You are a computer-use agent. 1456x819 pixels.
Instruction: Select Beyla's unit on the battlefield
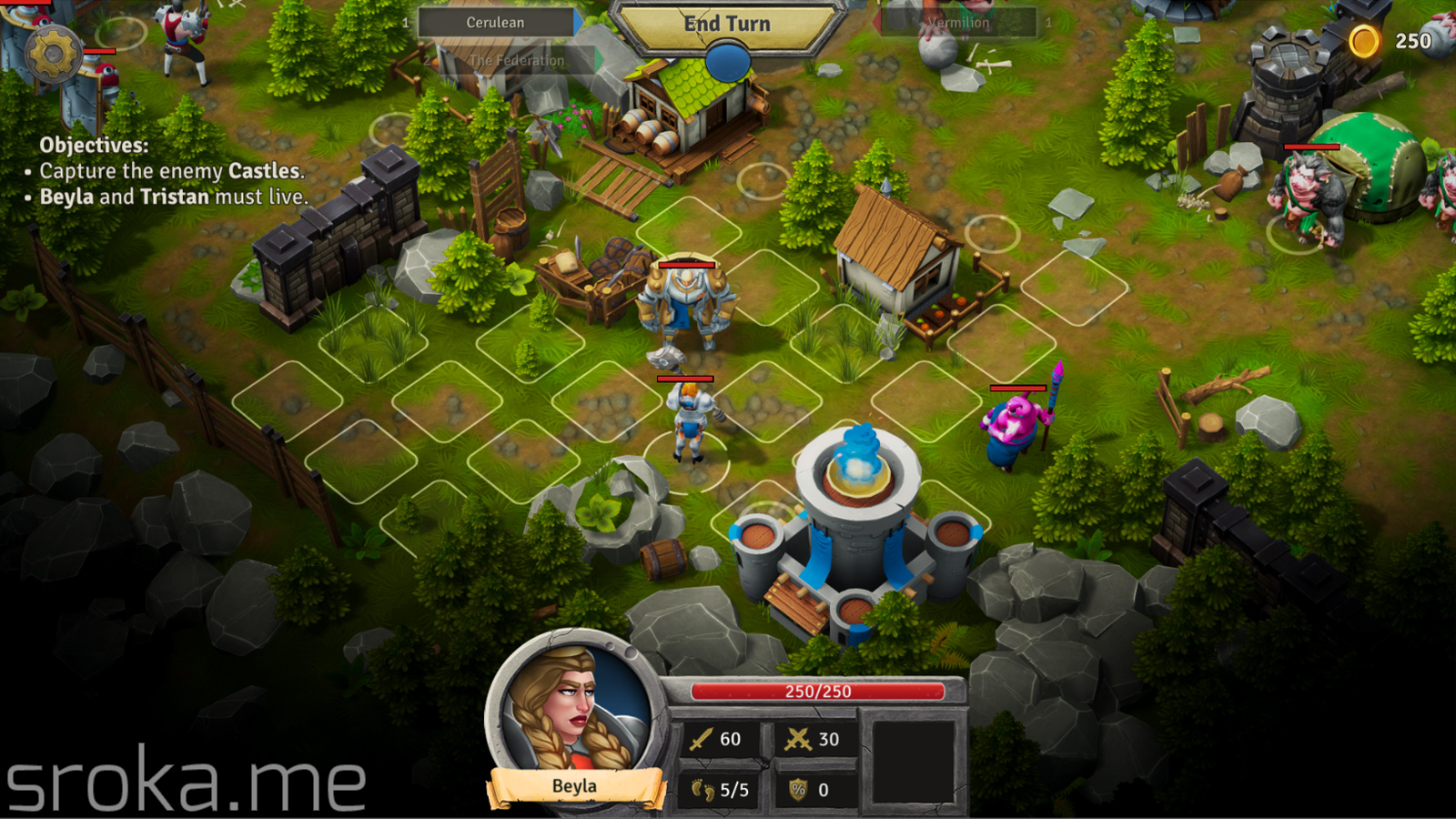[x=689, y=419]
